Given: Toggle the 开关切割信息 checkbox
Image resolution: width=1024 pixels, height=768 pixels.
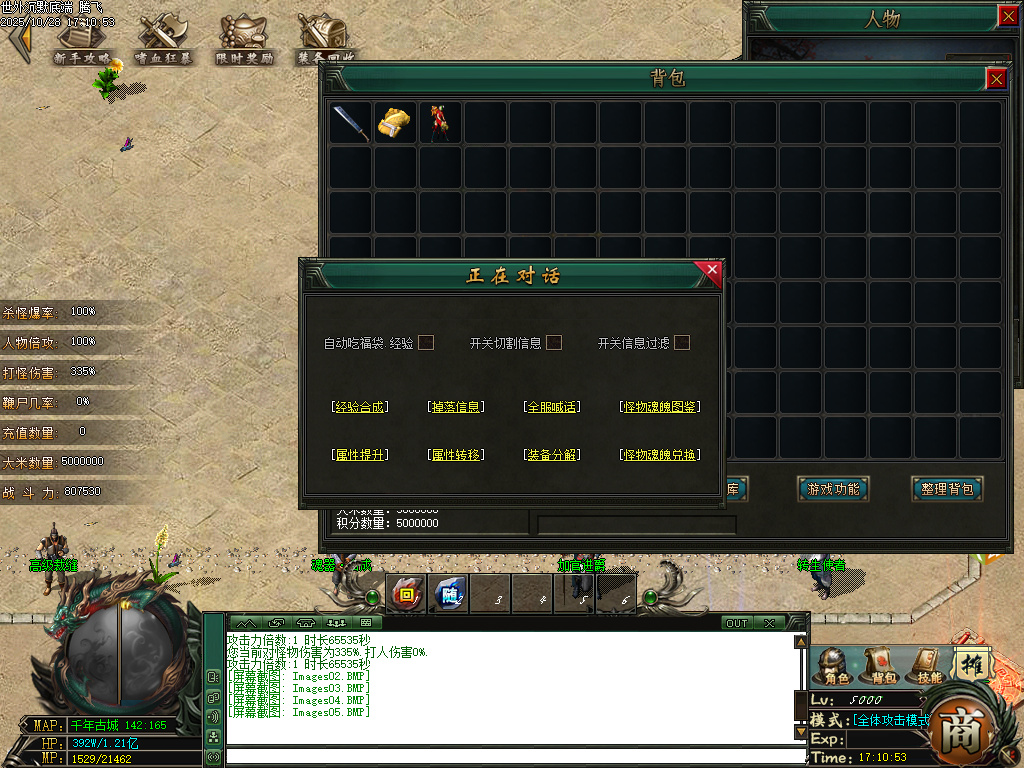Looking at the screenshot, I should pyautogui.click(x=554, y=343).
